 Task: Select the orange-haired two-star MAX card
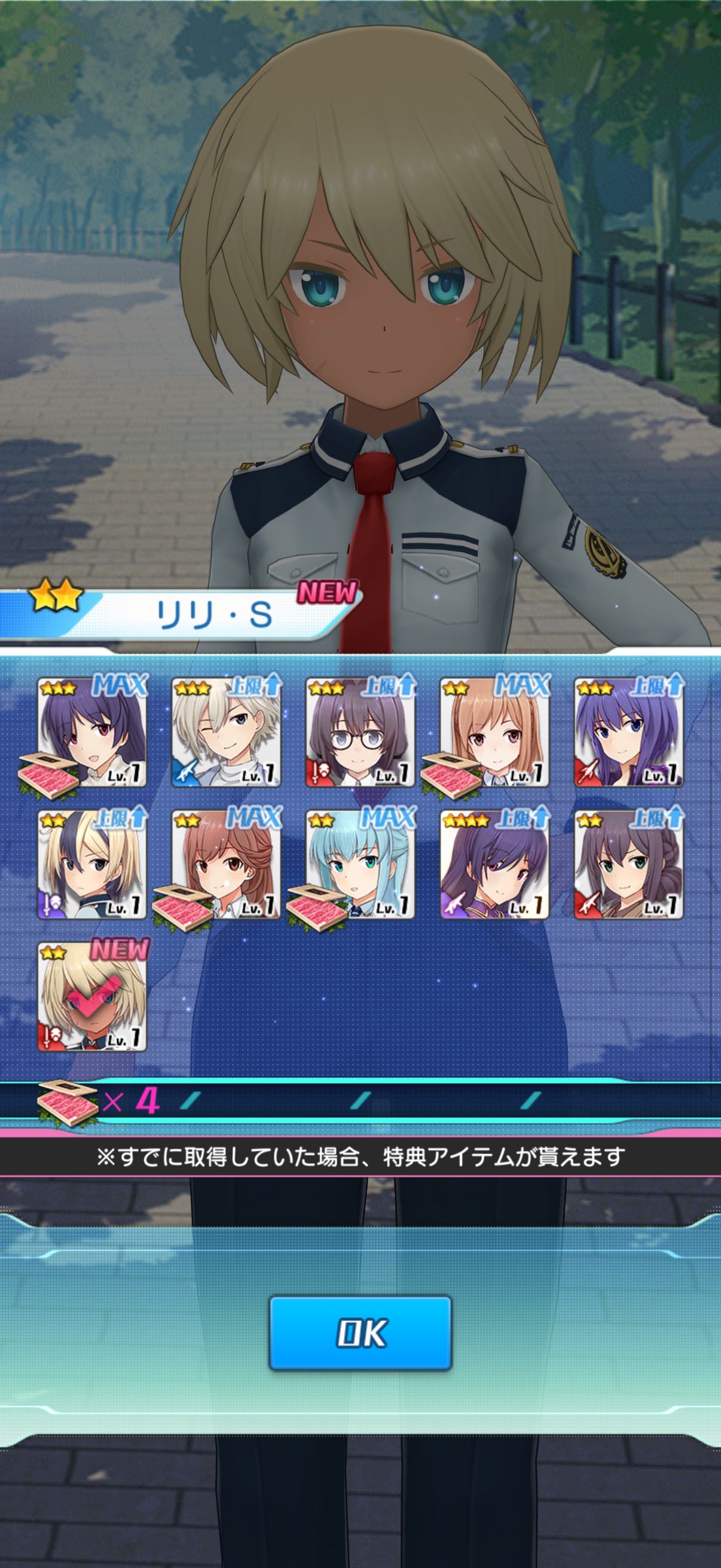point(494,732)
